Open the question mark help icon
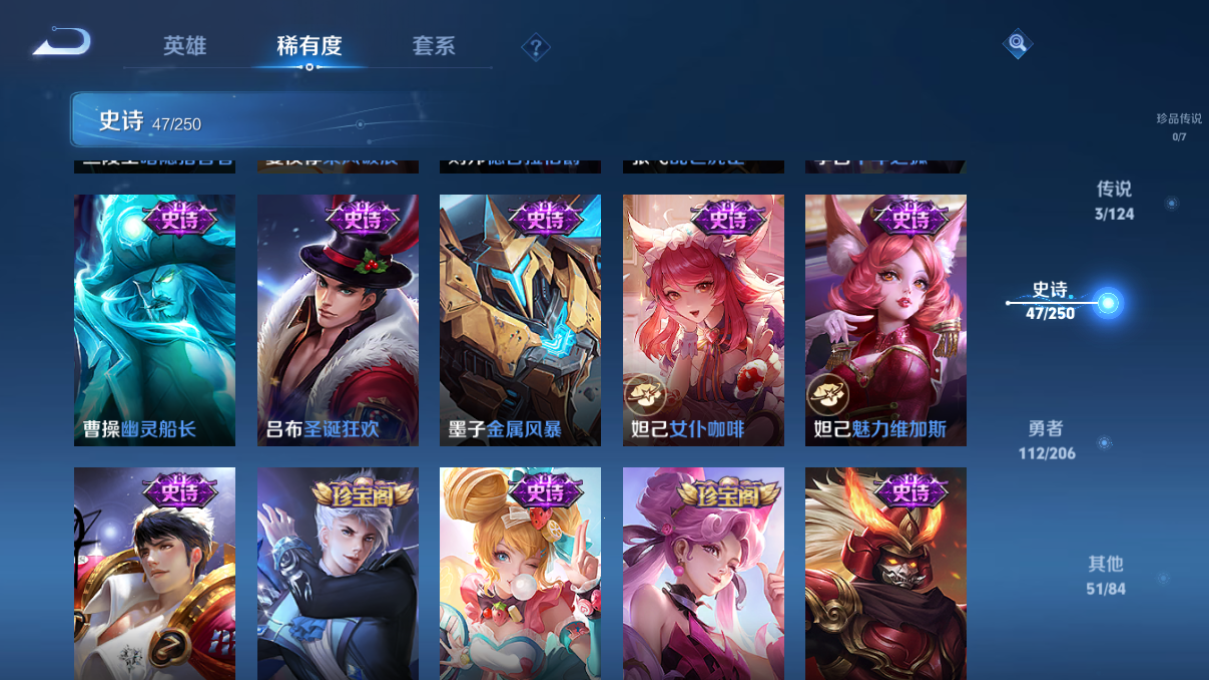Screen dimensions: 1209x680 tap(535, 47)
